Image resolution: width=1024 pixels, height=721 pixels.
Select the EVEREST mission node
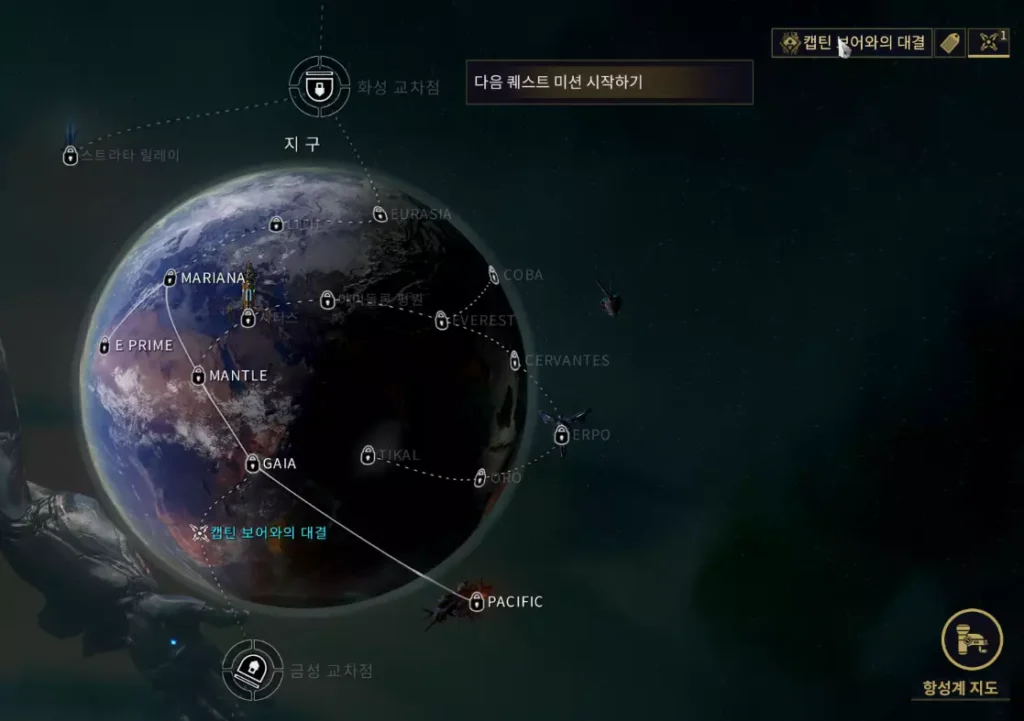(442, 321)
